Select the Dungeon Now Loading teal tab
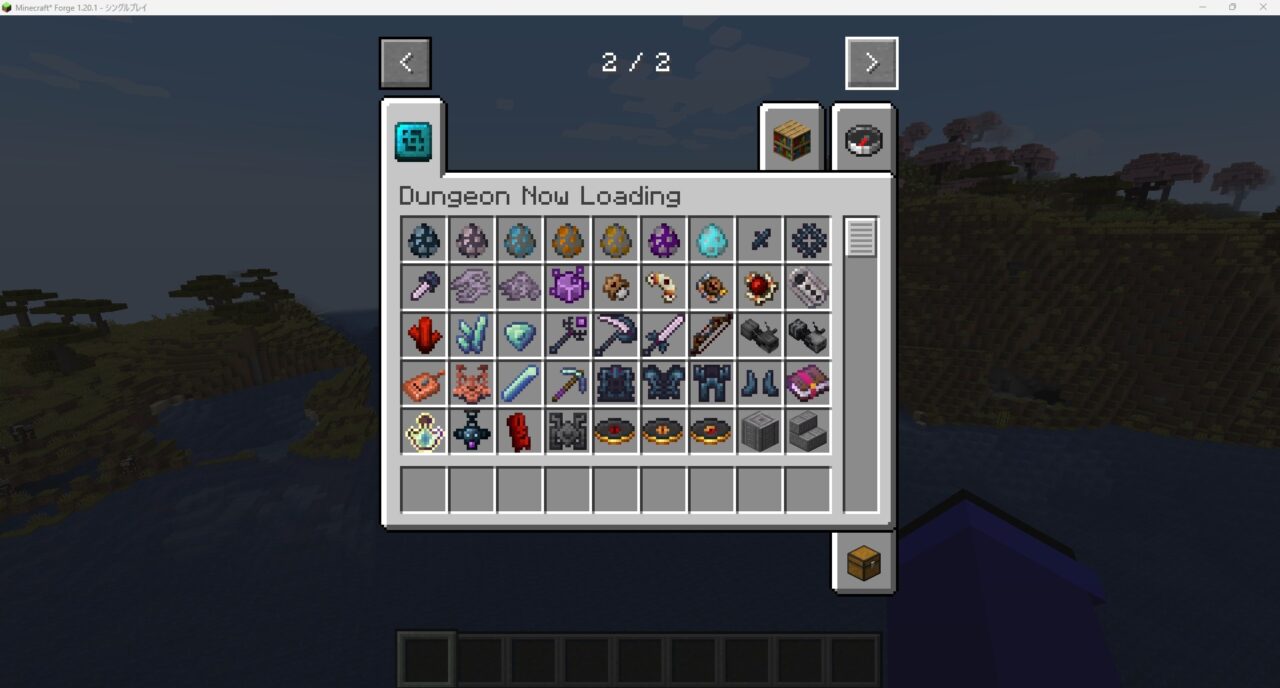Image resolution: width=1280 pixels, height=688 pixels. (x=413, y=141)
